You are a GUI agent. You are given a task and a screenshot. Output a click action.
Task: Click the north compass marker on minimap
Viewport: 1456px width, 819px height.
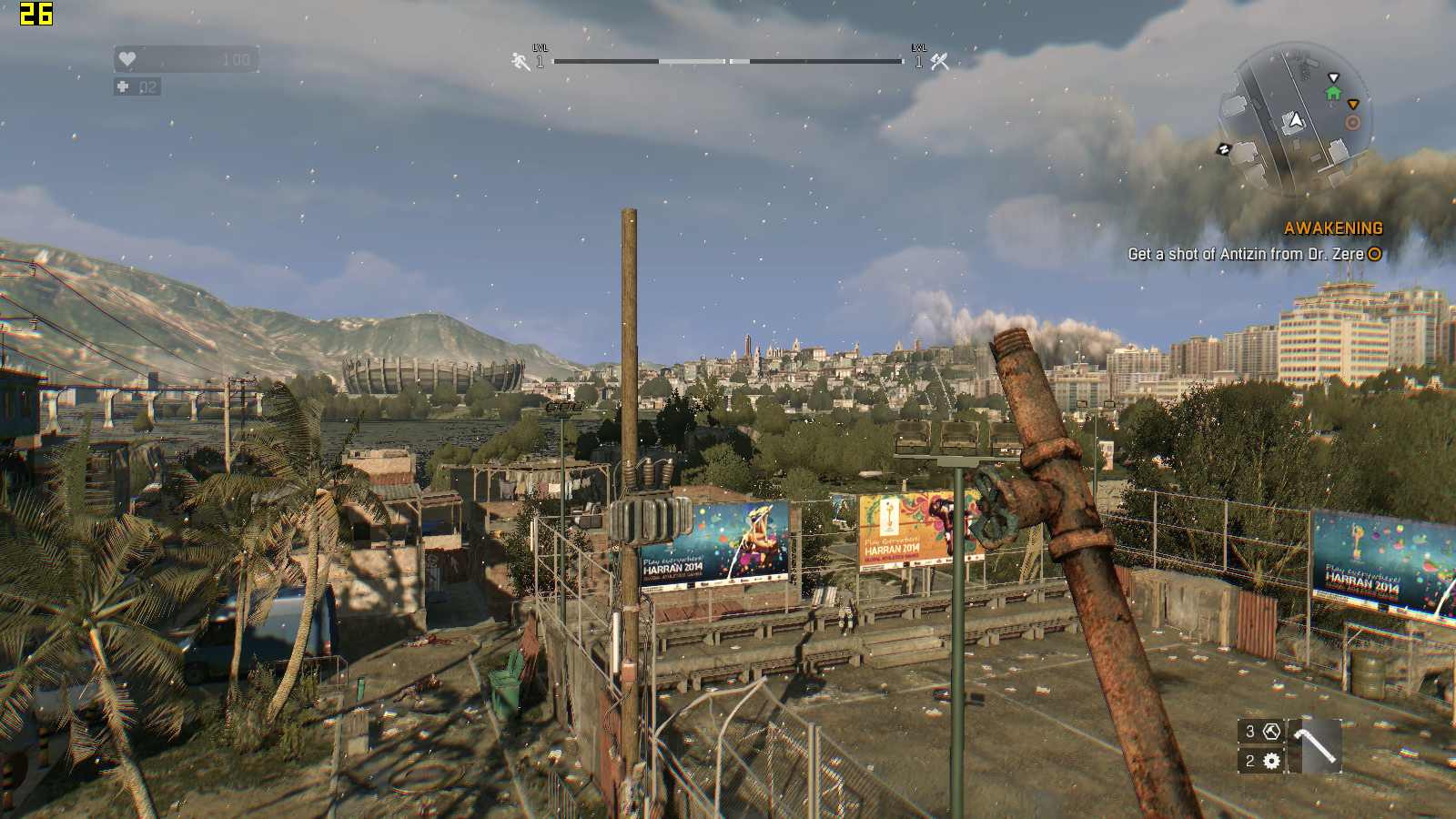[x=1224, y=149]
